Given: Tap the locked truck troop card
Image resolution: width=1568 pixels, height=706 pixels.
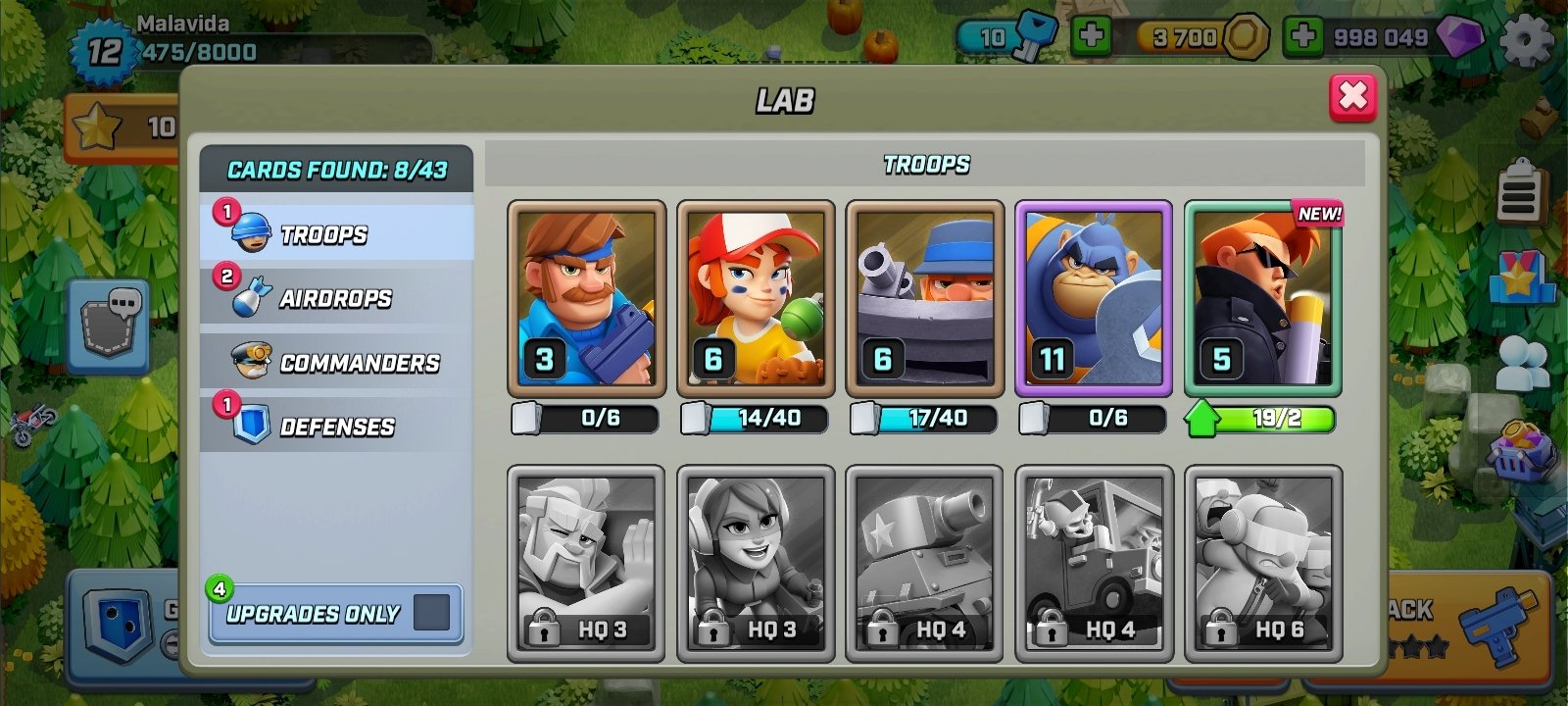Looking at the screenshot, I should [1094, 563].
